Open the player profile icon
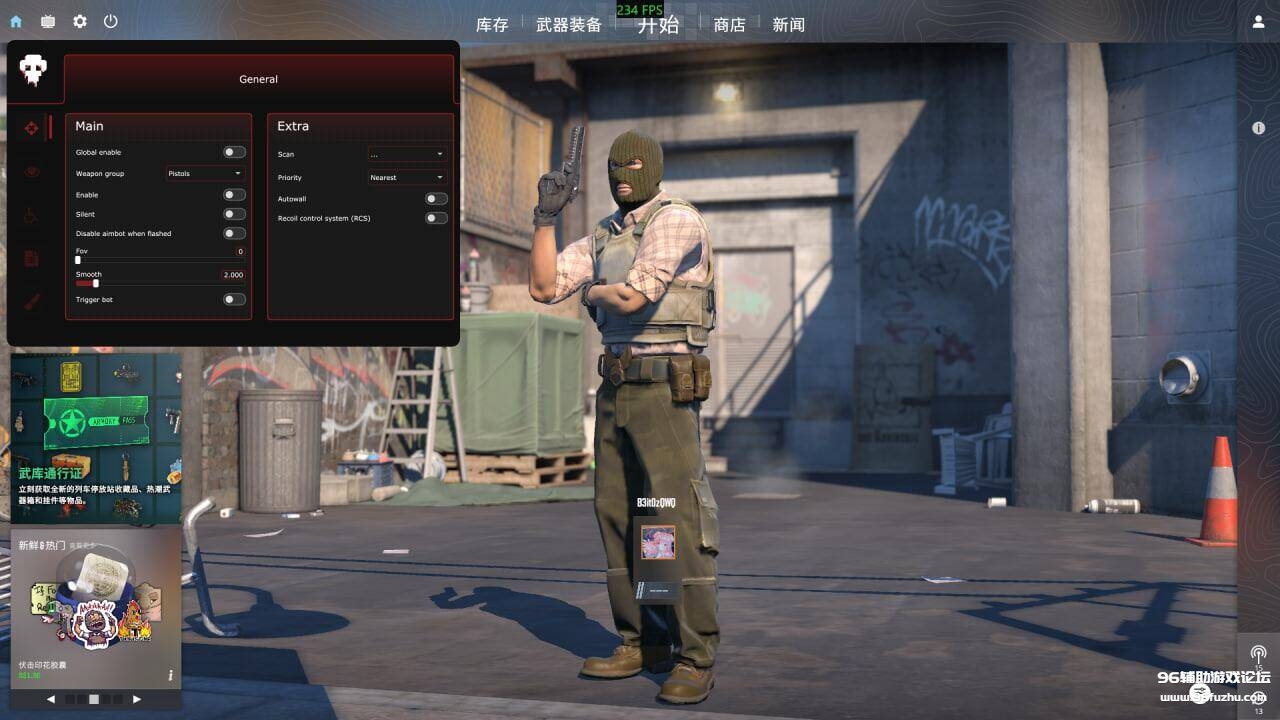The height and width of the screenshot is (720, 1280). 1258,21
